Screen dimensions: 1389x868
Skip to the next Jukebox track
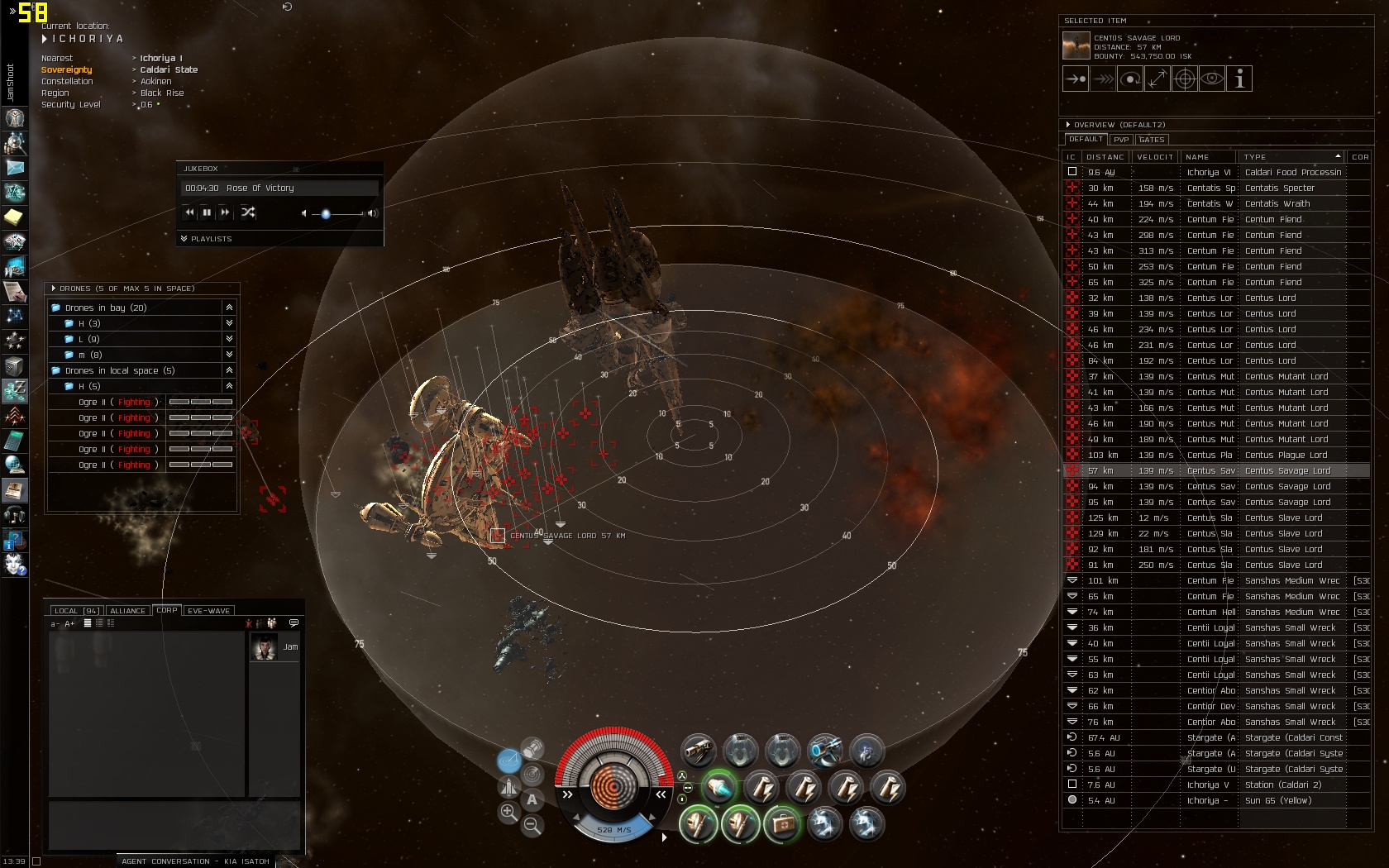tap(225, 212)
